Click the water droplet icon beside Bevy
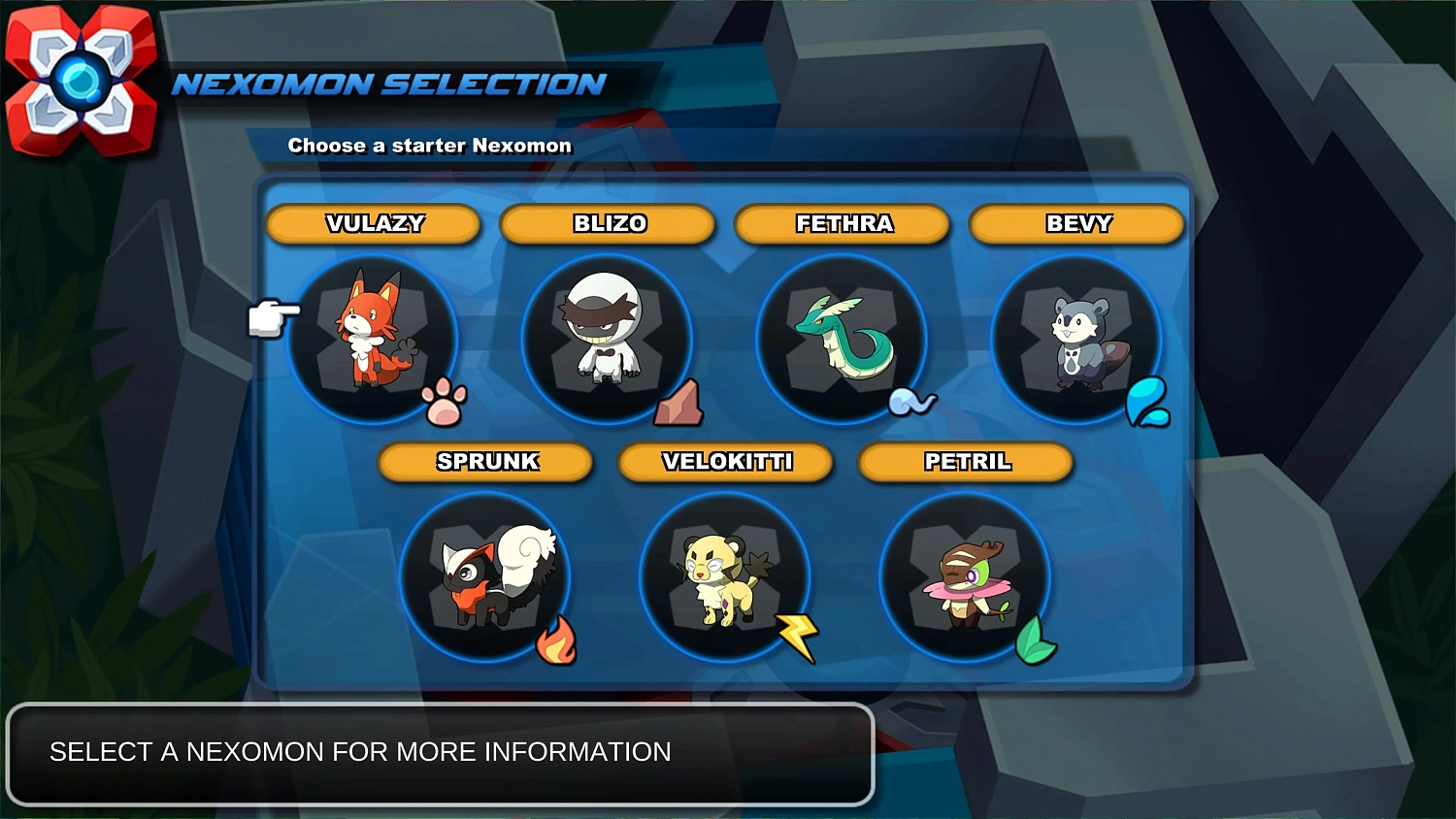 pyautogui.click(x=1149, y=402)
